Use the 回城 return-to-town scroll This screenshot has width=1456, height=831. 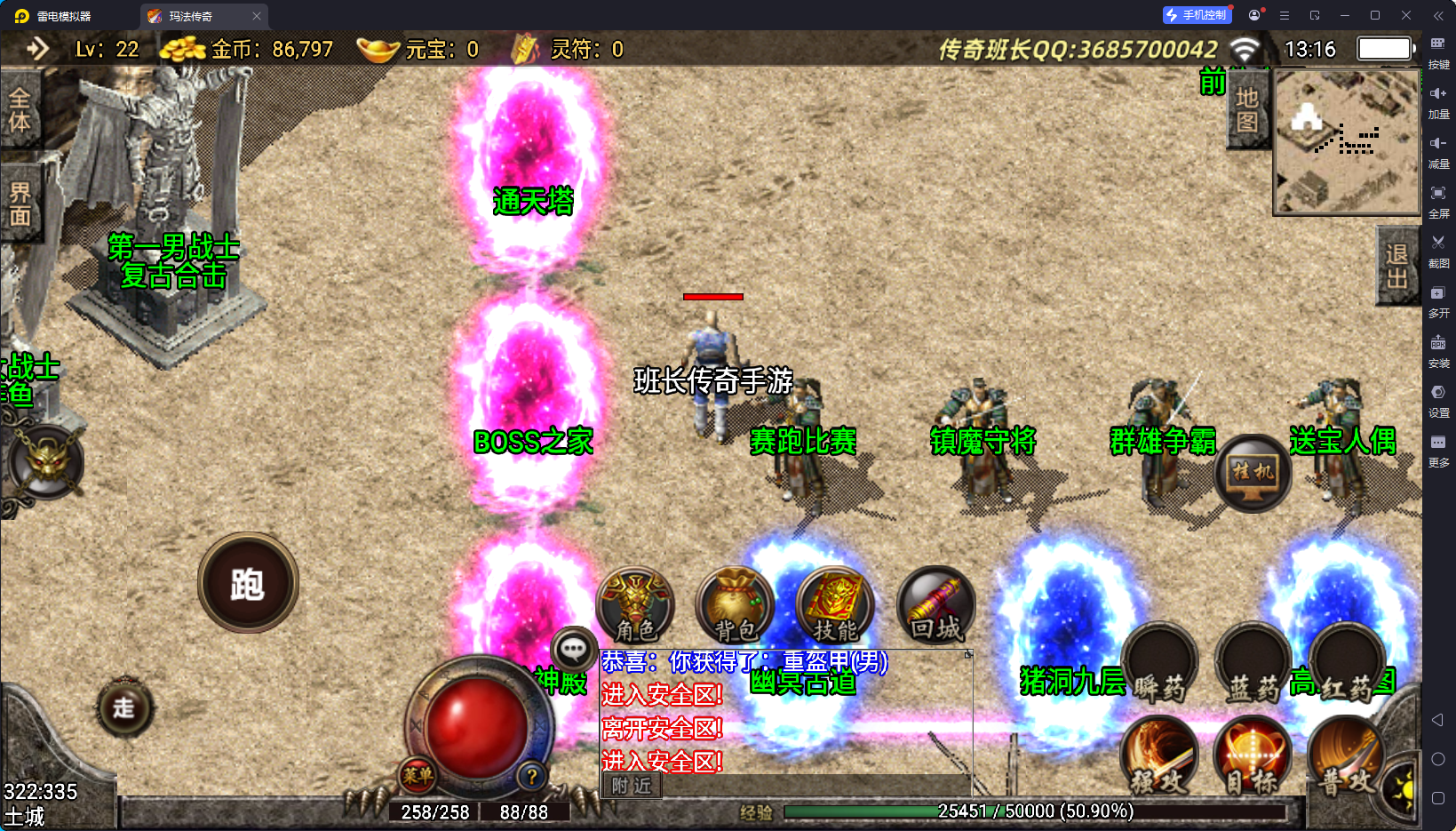click(x=935, y=605)
